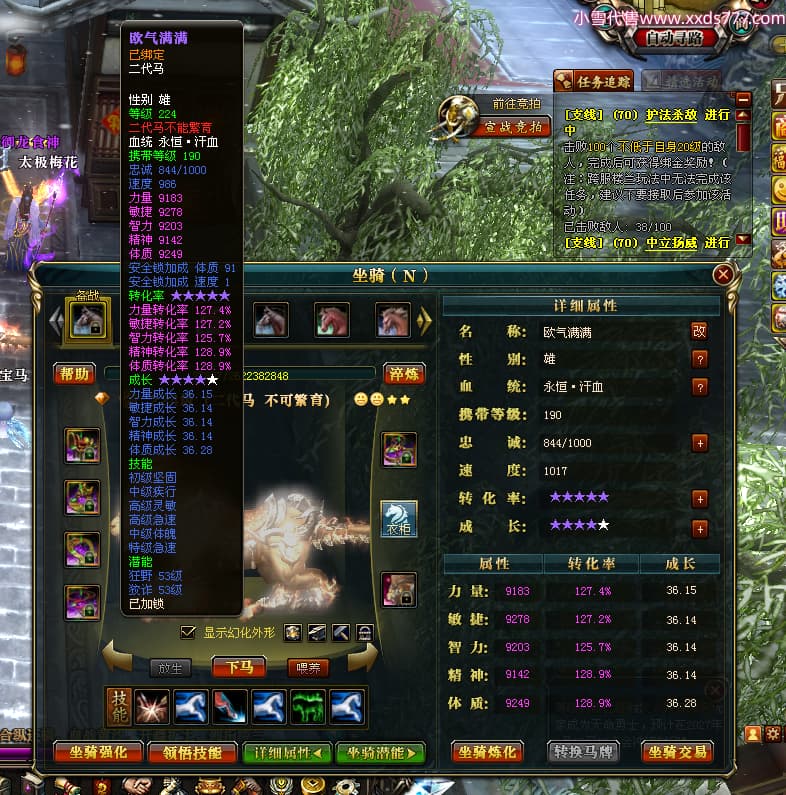786x795 pixels.
Task: Toggle the 显示幻化外形 checkbox
Action: click(188, 632)
